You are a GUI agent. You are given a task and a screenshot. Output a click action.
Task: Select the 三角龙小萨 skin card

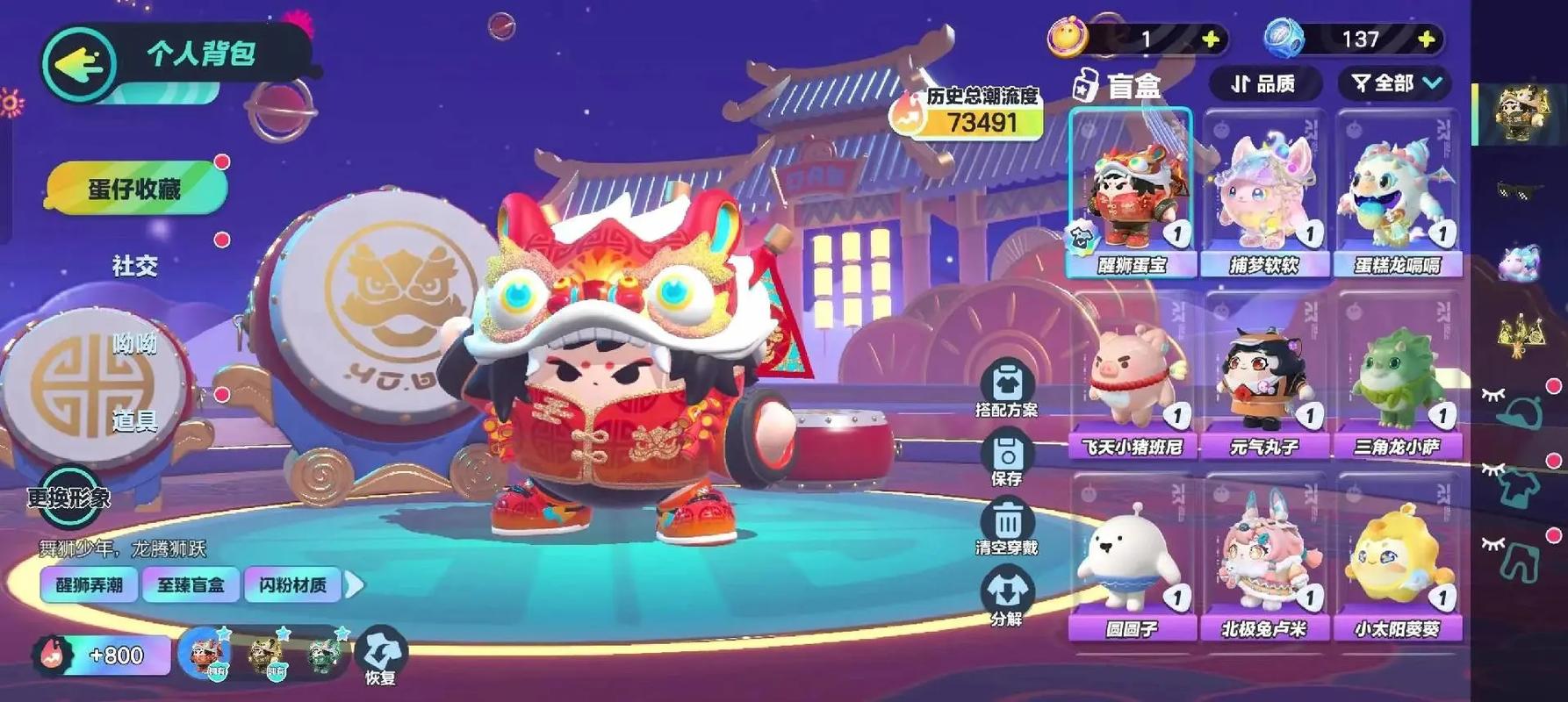click(x=1396, y=377)
